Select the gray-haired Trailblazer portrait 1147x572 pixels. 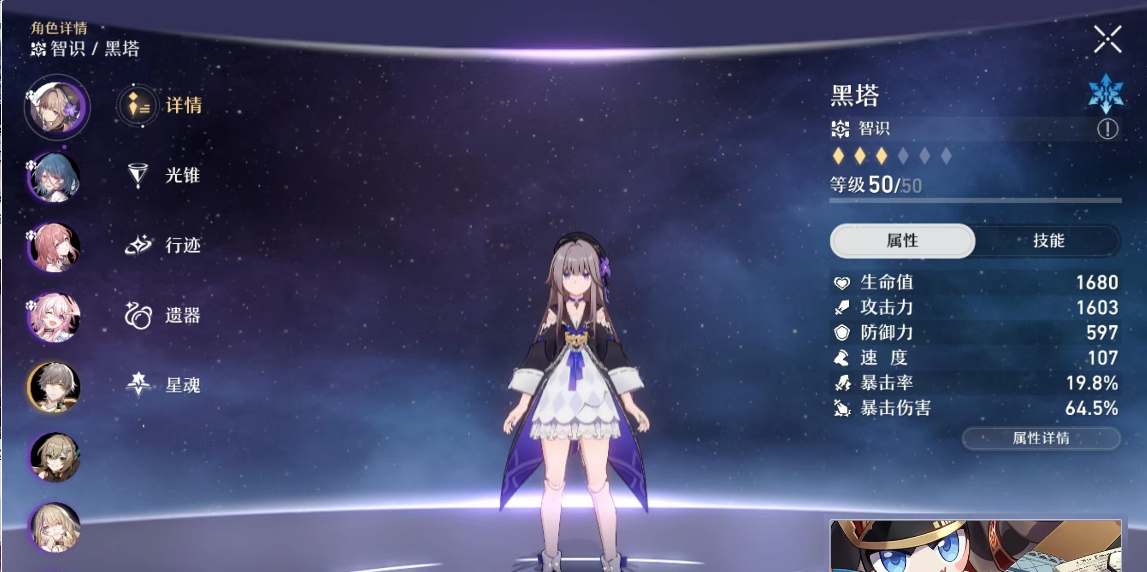(53, 388)
